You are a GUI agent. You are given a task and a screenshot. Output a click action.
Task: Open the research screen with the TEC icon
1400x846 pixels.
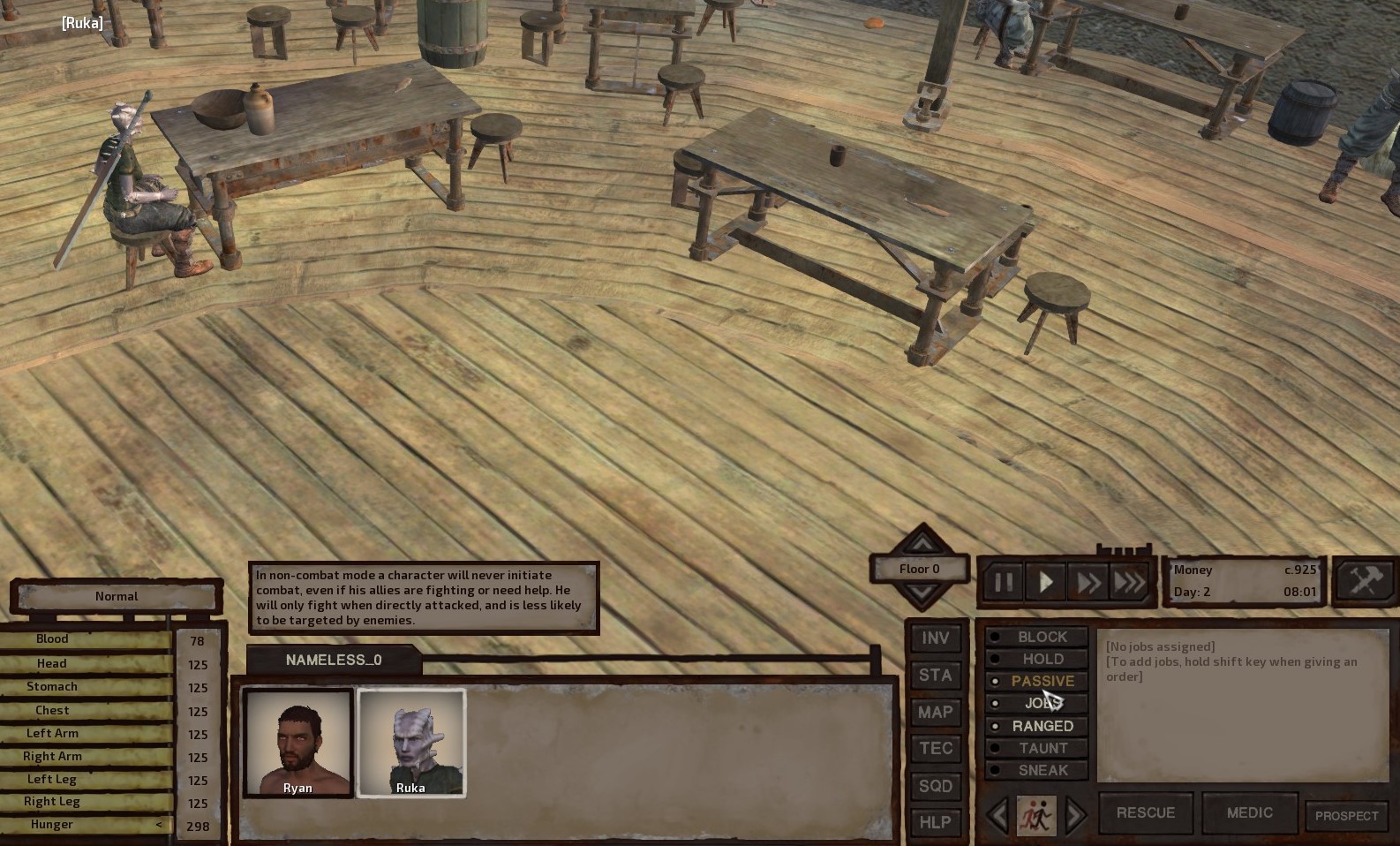pyautogui.click(x=935, y=749)
